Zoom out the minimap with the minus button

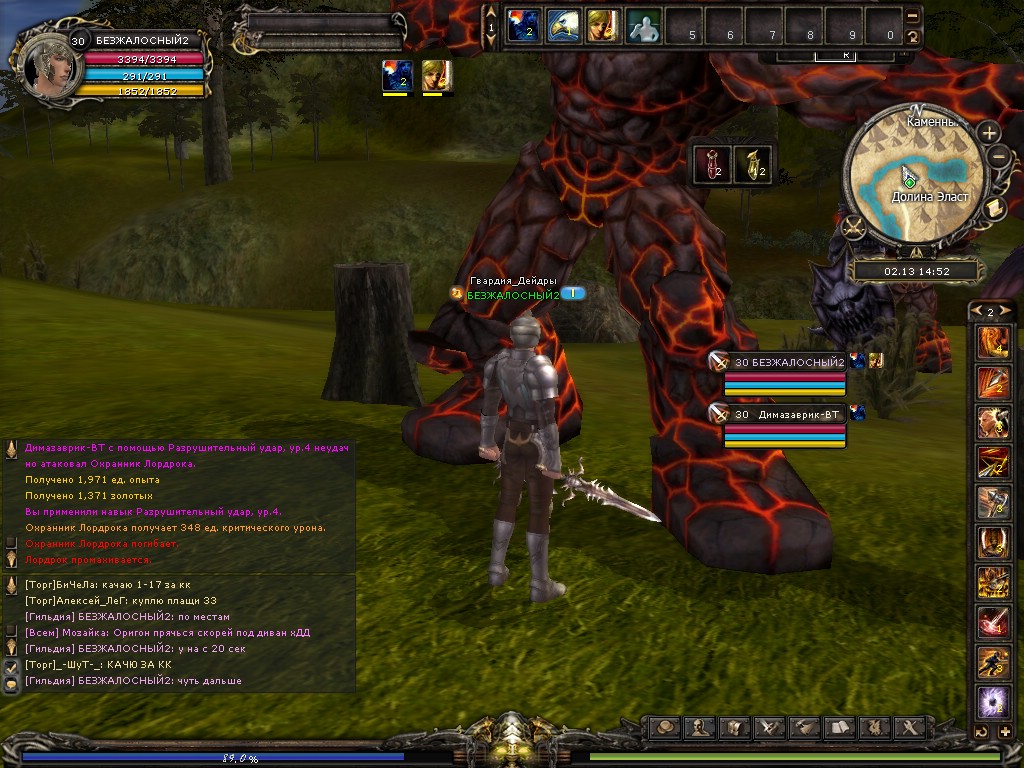click(998, 157)
